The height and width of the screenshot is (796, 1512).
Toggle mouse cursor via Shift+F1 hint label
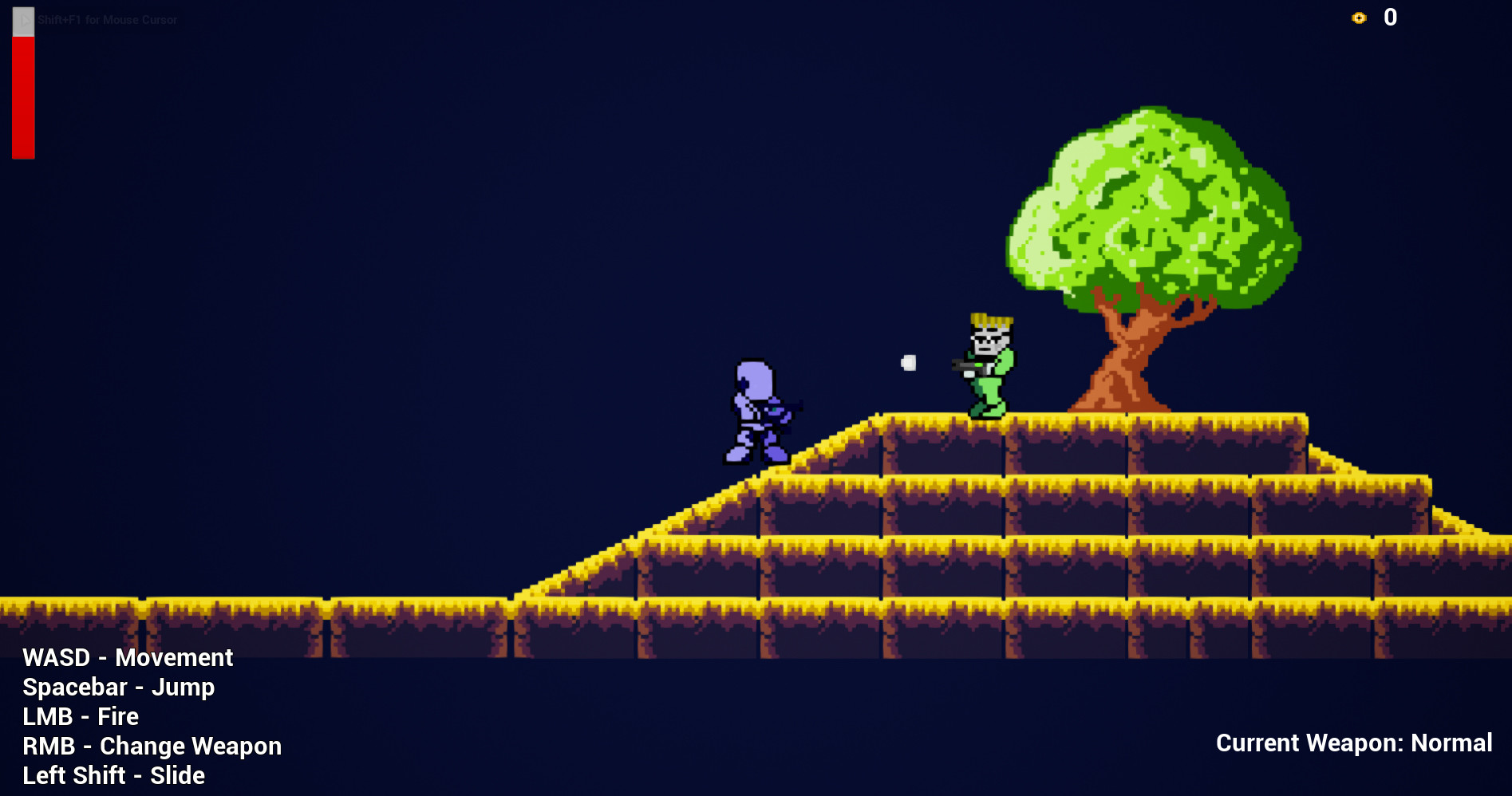(106, 20)
